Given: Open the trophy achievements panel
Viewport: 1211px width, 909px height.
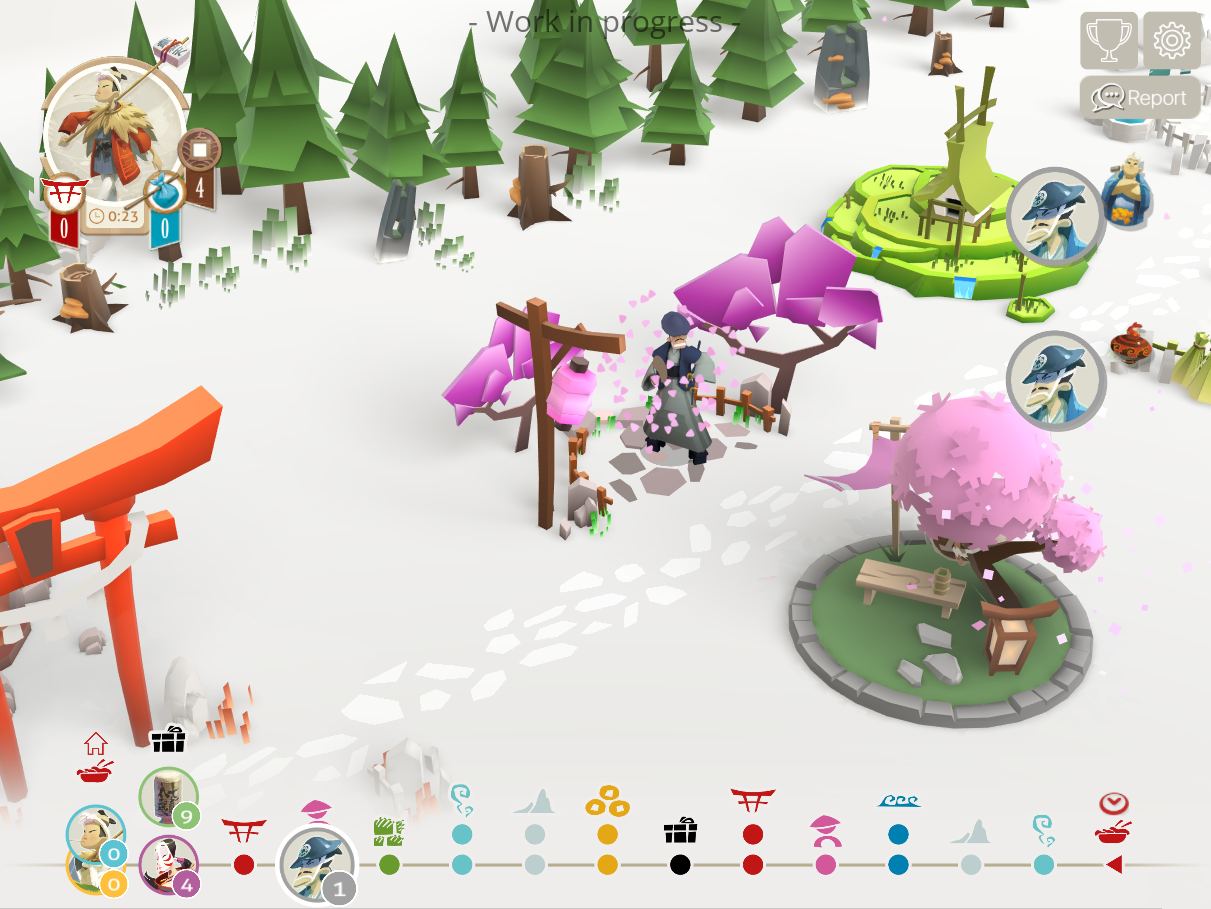Looking at the screenshot, I should [1108, 40].
